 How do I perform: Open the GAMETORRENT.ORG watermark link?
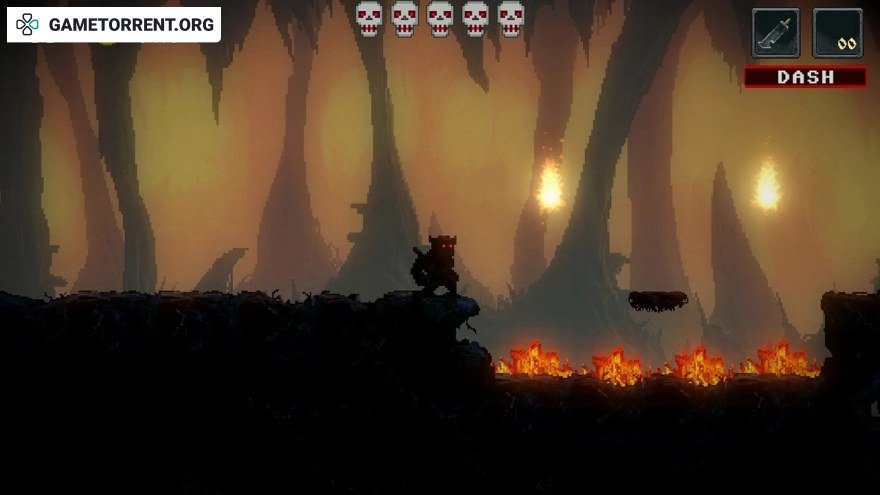(114, 24)
